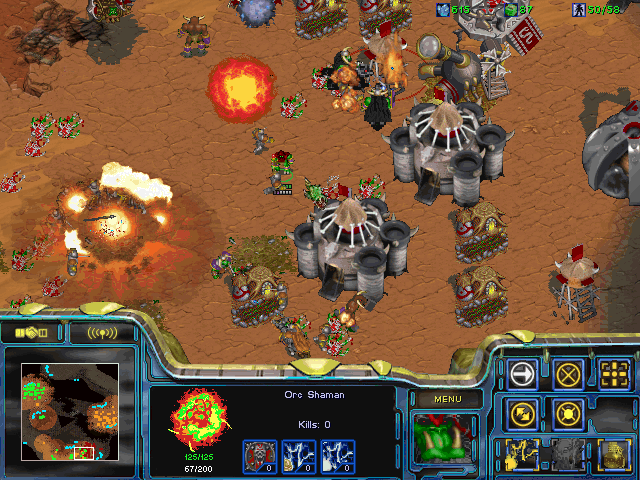Open the message broadcast button
This screenshot has height=480, width=640.
(x=101, y=332)
